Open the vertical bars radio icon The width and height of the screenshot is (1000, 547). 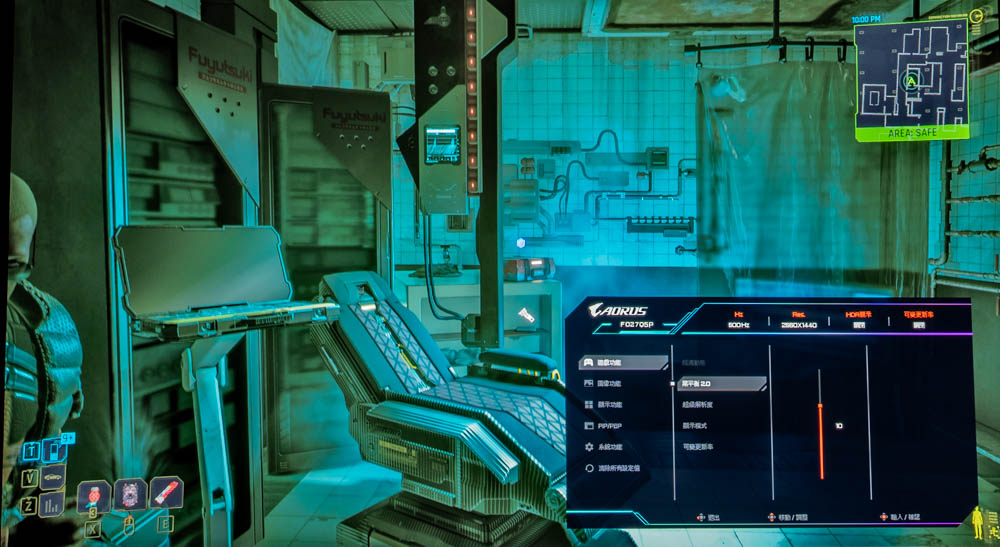(x=52, y=503)
